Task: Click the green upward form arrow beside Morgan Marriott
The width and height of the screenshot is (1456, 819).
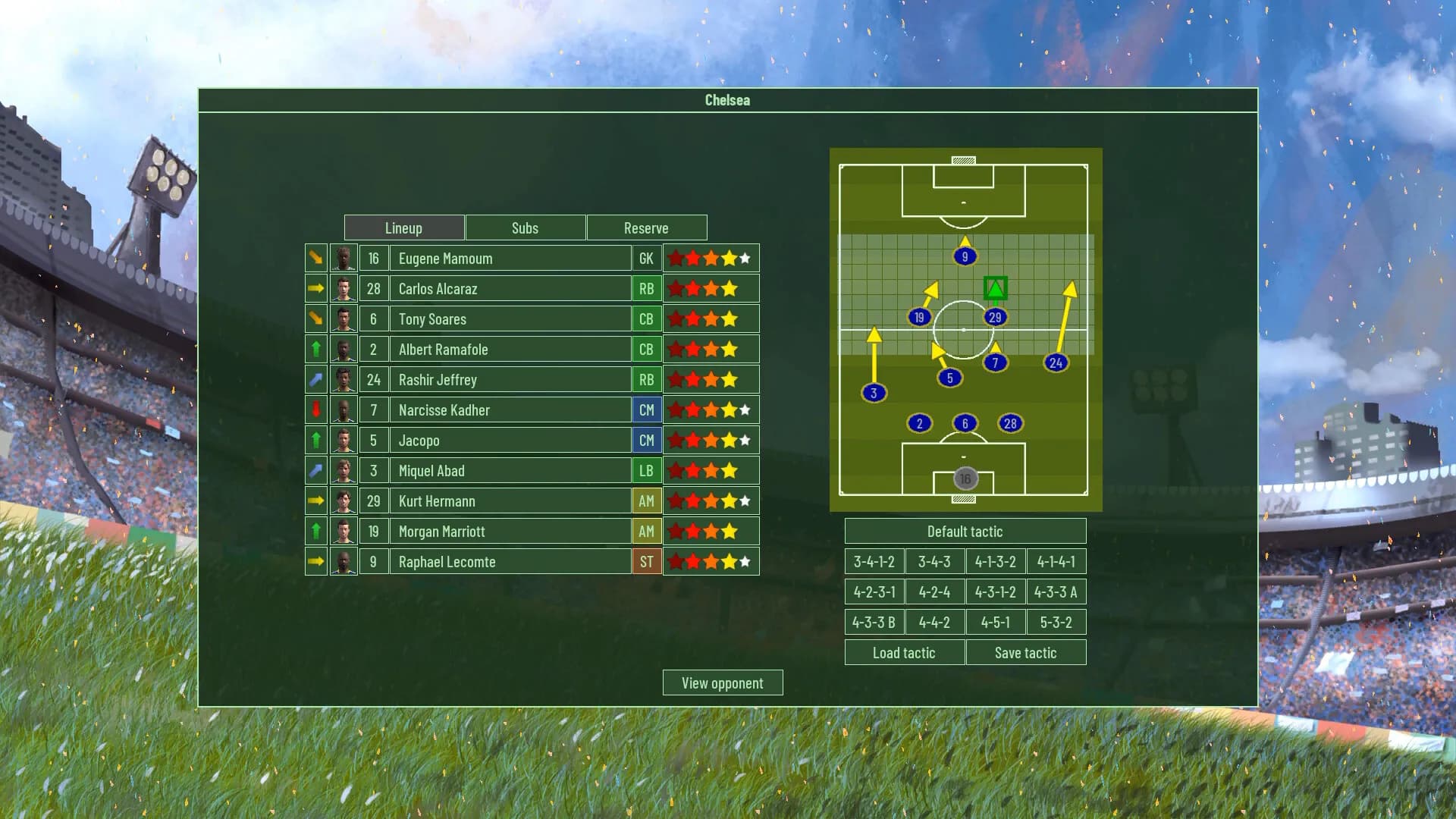Action: (x=315, y=531)
